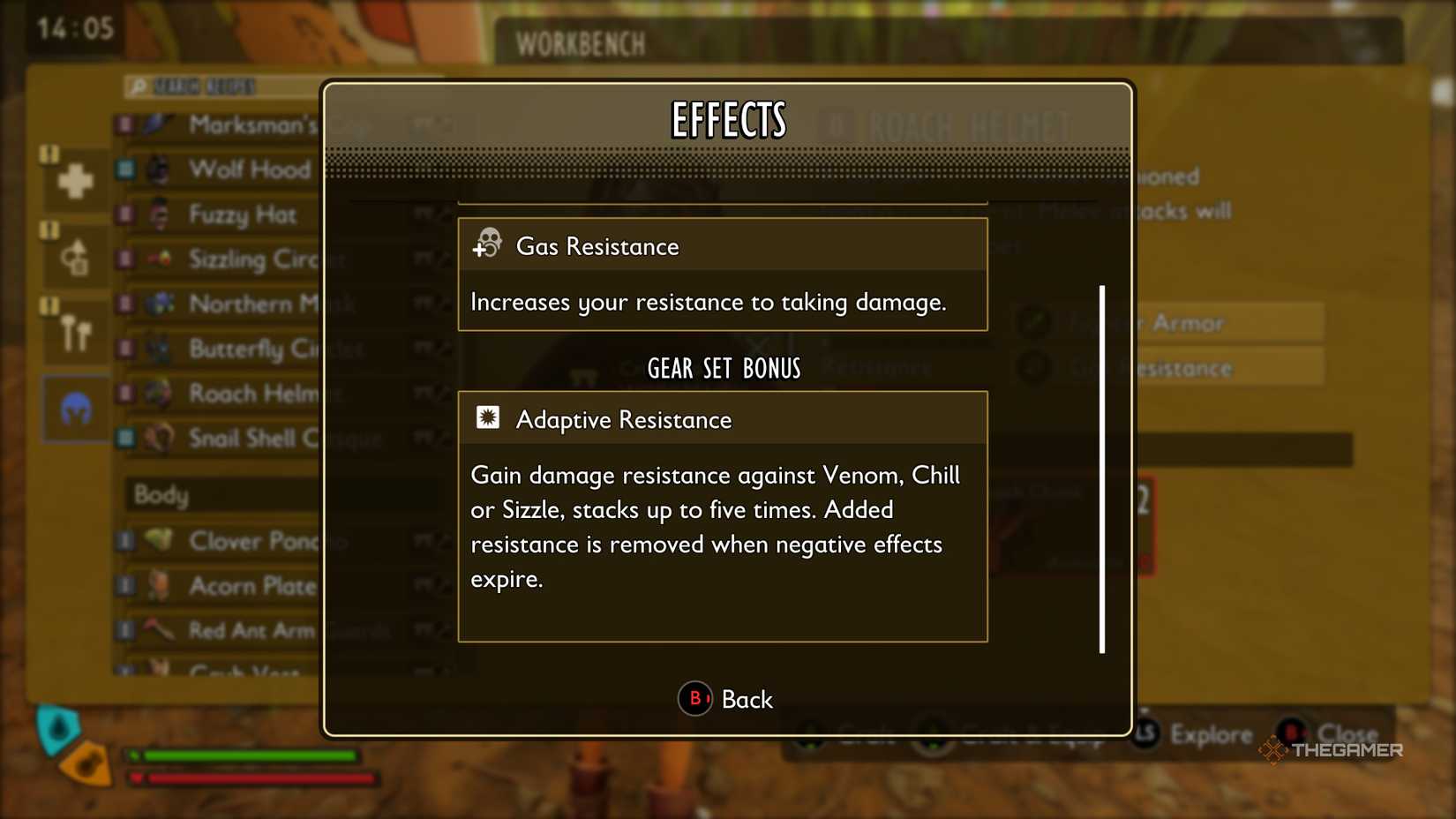Open the healing items category plus icon

click(x=74, y=181)
